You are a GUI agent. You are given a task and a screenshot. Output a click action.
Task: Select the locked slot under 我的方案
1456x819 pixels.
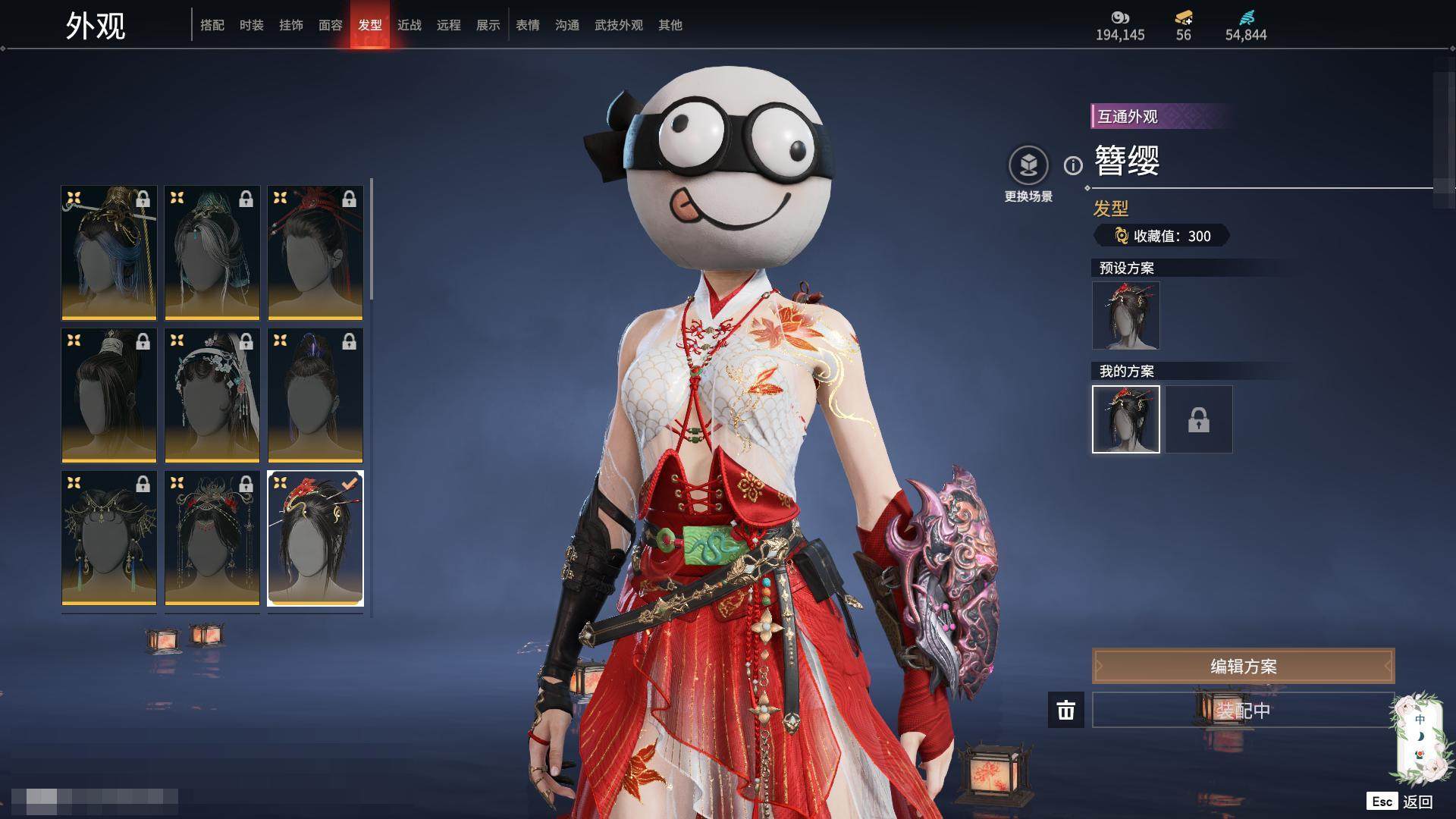point(1199,419)
